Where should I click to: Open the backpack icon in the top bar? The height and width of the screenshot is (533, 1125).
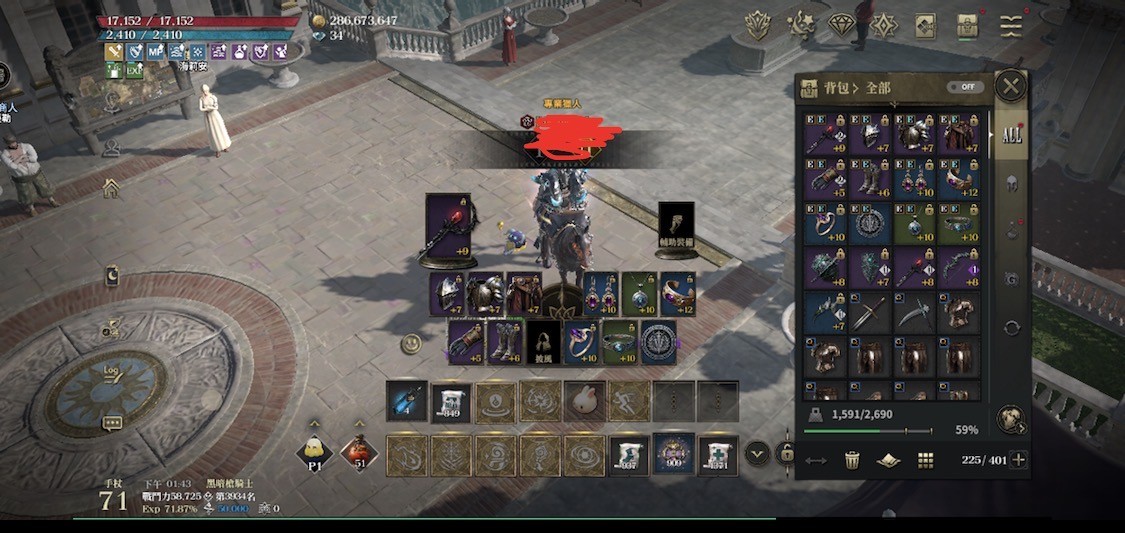tap(967, 26)
